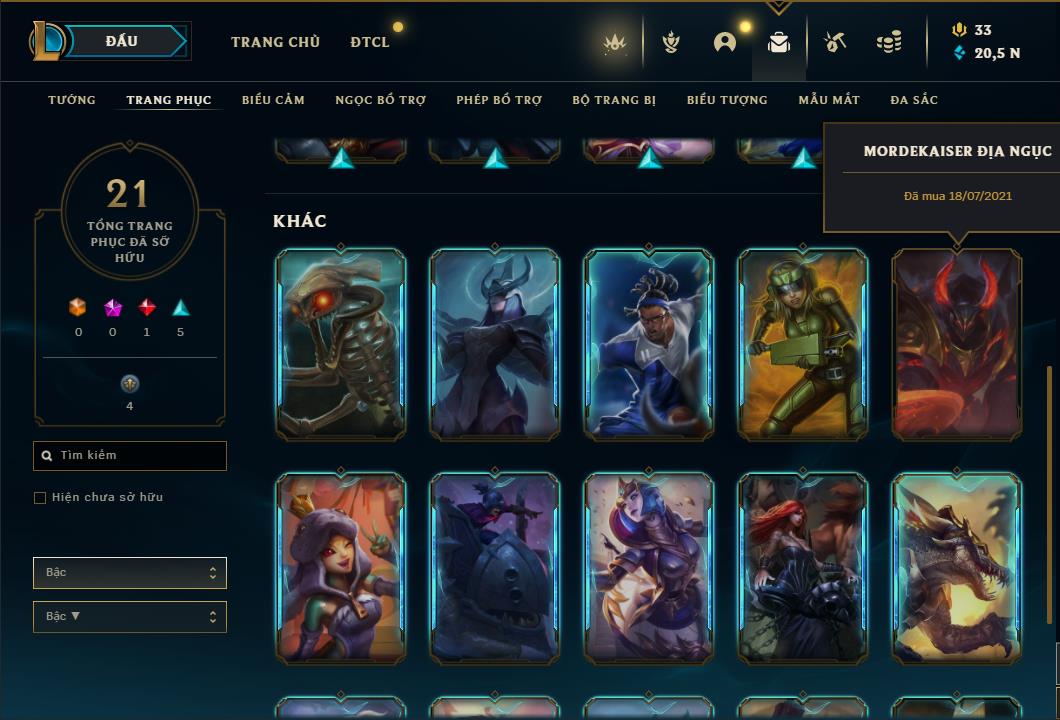The width and height of the screenshot is (1060, 720).
Task: Show the PHÉP BỔ TRỢ tab
Action: coord(499,100)
